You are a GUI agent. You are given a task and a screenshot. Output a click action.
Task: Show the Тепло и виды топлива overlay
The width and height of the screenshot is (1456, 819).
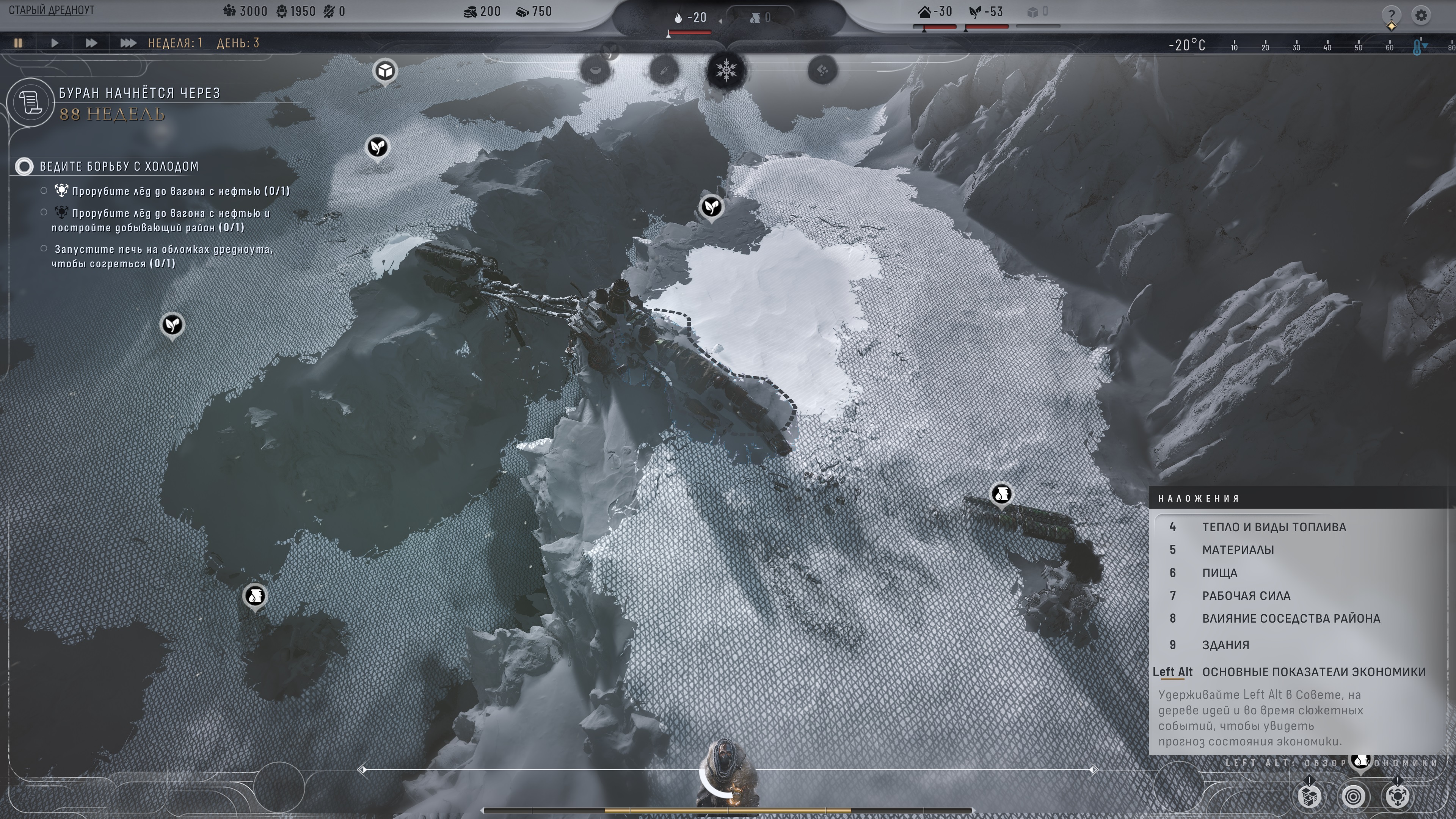pyautogui.click(x=1274, y=527)
